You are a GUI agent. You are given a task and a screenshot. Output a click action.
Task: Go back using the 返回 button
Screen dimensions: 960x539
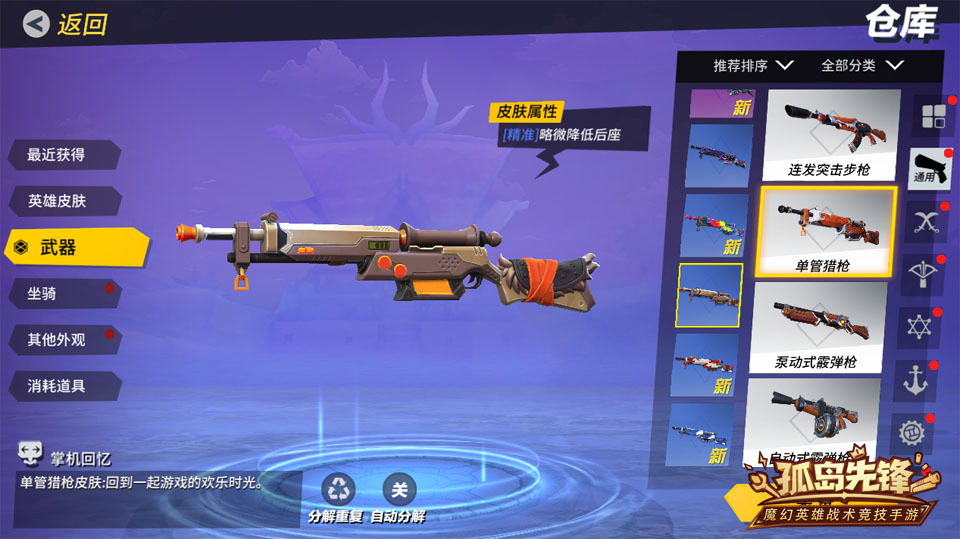point(66,24)
